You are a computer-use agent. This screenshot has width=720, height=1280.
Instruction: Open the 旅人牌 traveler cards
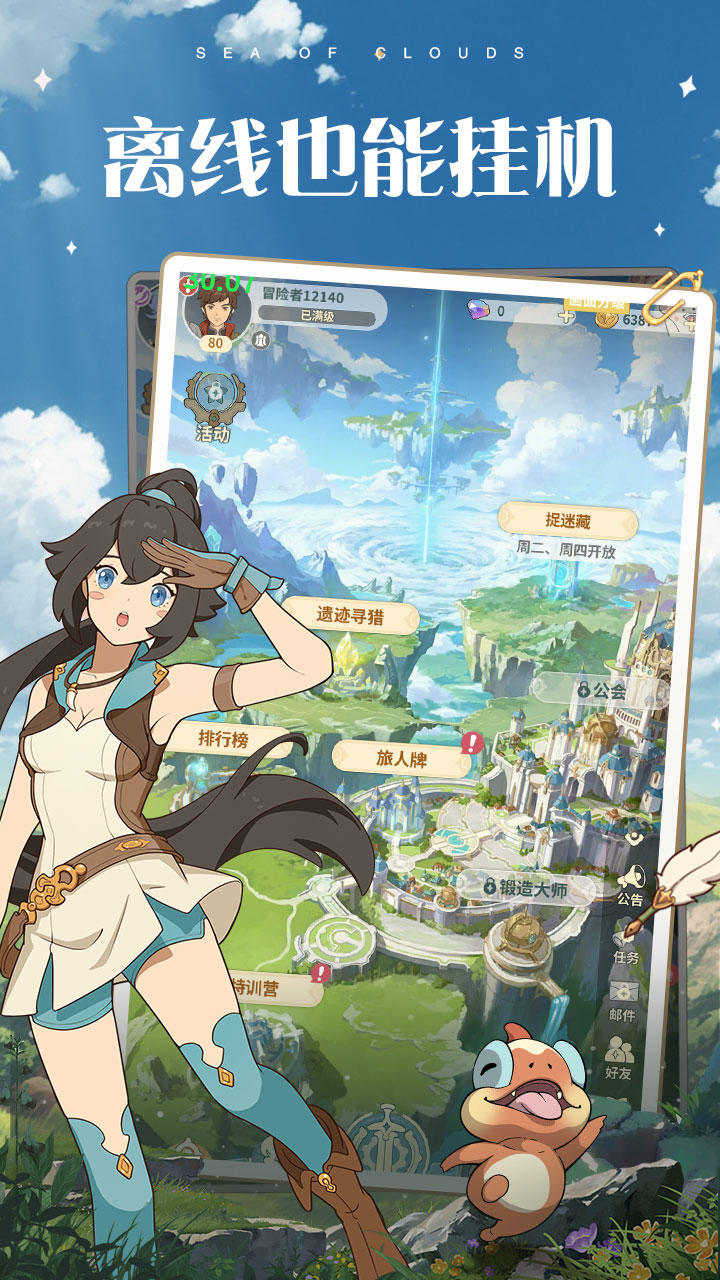click(x=401, y=758)
